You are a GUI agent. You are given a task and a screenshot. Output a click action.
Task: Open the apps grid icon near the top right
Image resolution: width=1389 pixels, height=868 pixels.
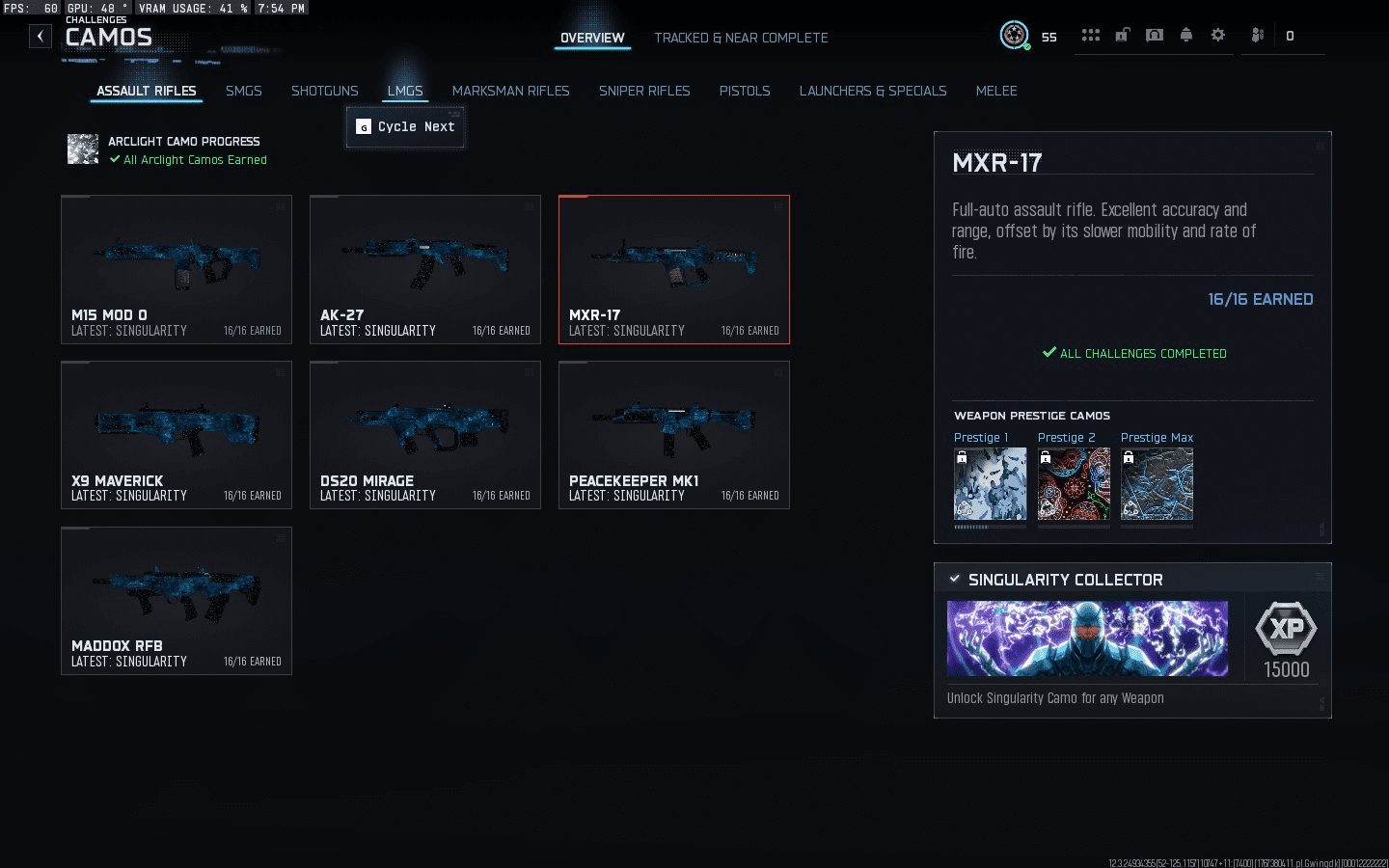click(1091, 35)
